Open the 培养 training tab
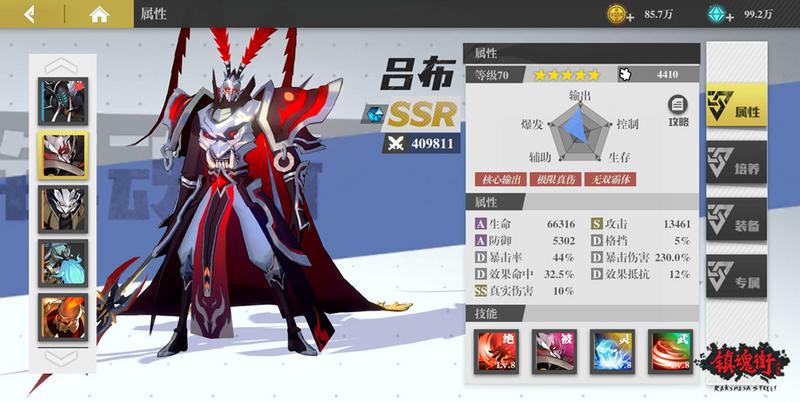Viewport: 800px width, 402px height. [x=736, y=164]
